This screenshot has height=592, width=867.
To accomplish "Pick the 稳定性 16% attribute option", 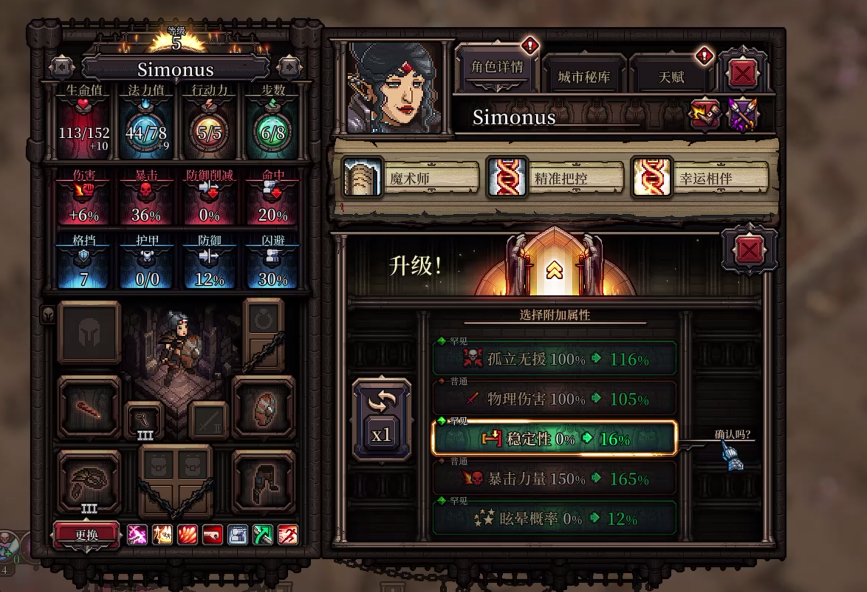I will 554,438.
